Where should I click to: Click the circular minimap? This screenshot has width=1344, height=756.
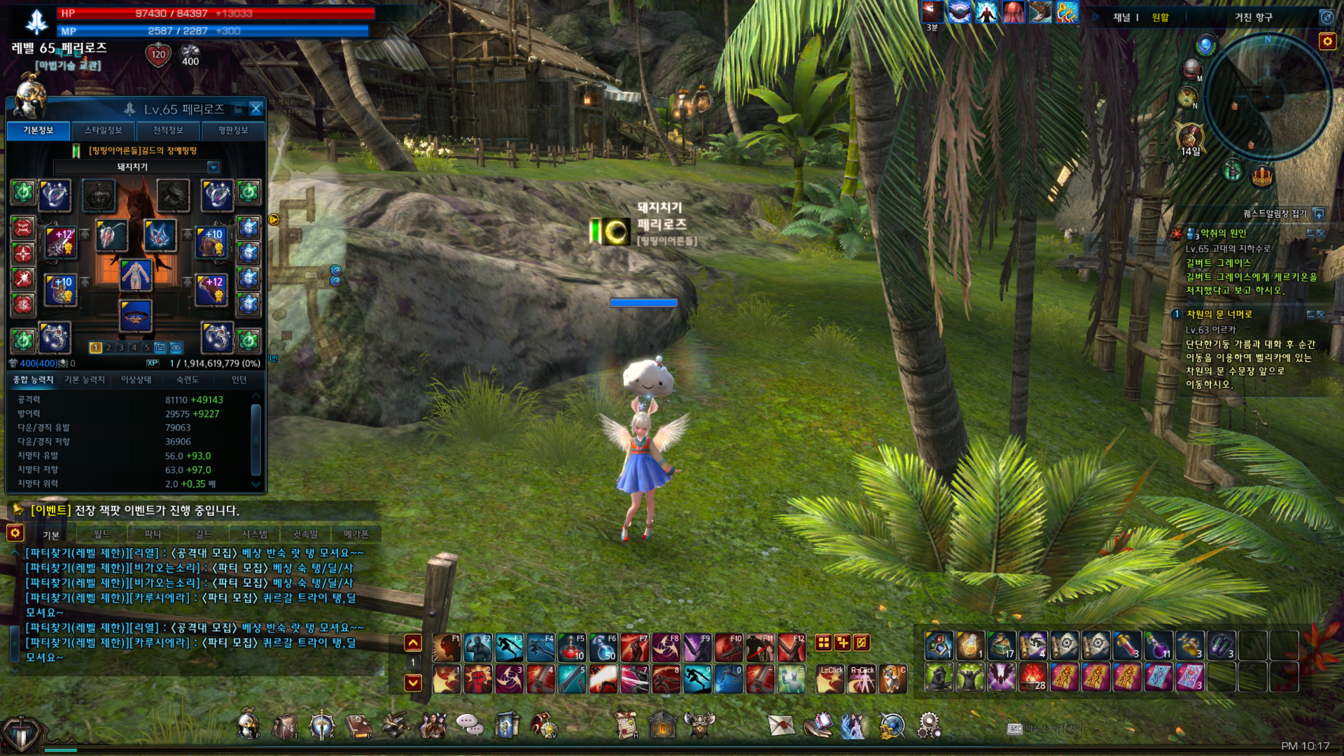(x=1266, y=96)
